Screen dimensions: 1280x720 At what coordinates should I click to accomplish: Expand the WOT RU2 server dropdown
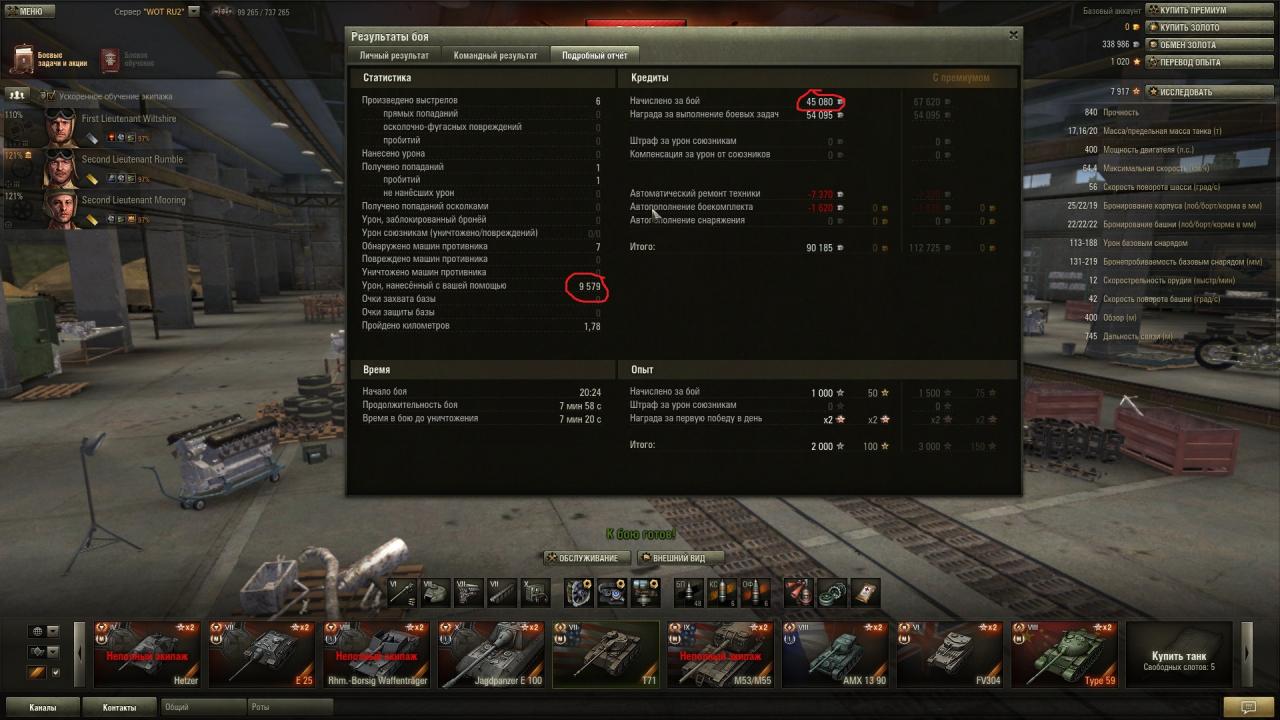pos(194,12)
